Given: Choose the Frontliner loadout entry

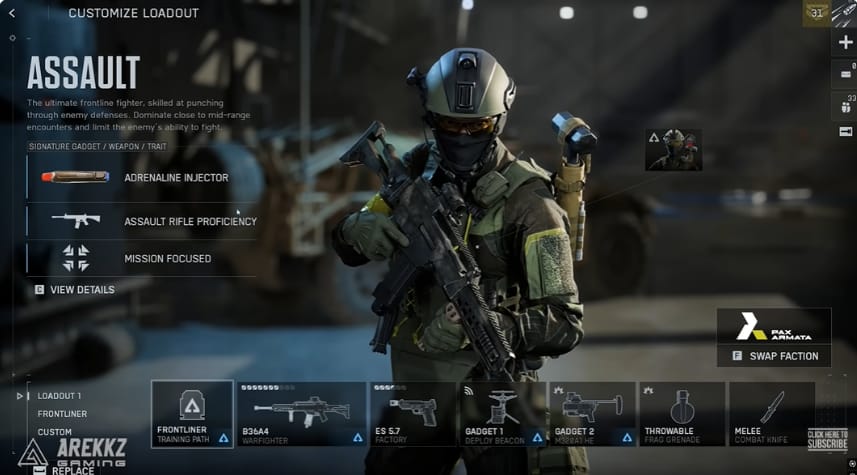Looking at the screenshot, I should [62, 414].
